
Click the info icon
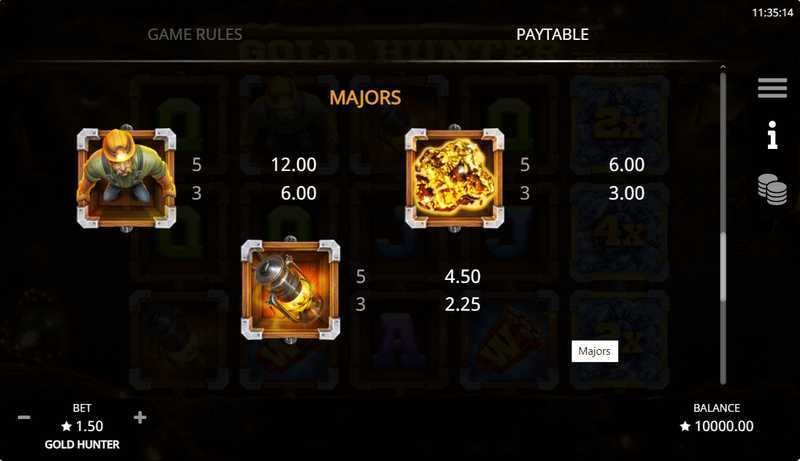[772, 138]
